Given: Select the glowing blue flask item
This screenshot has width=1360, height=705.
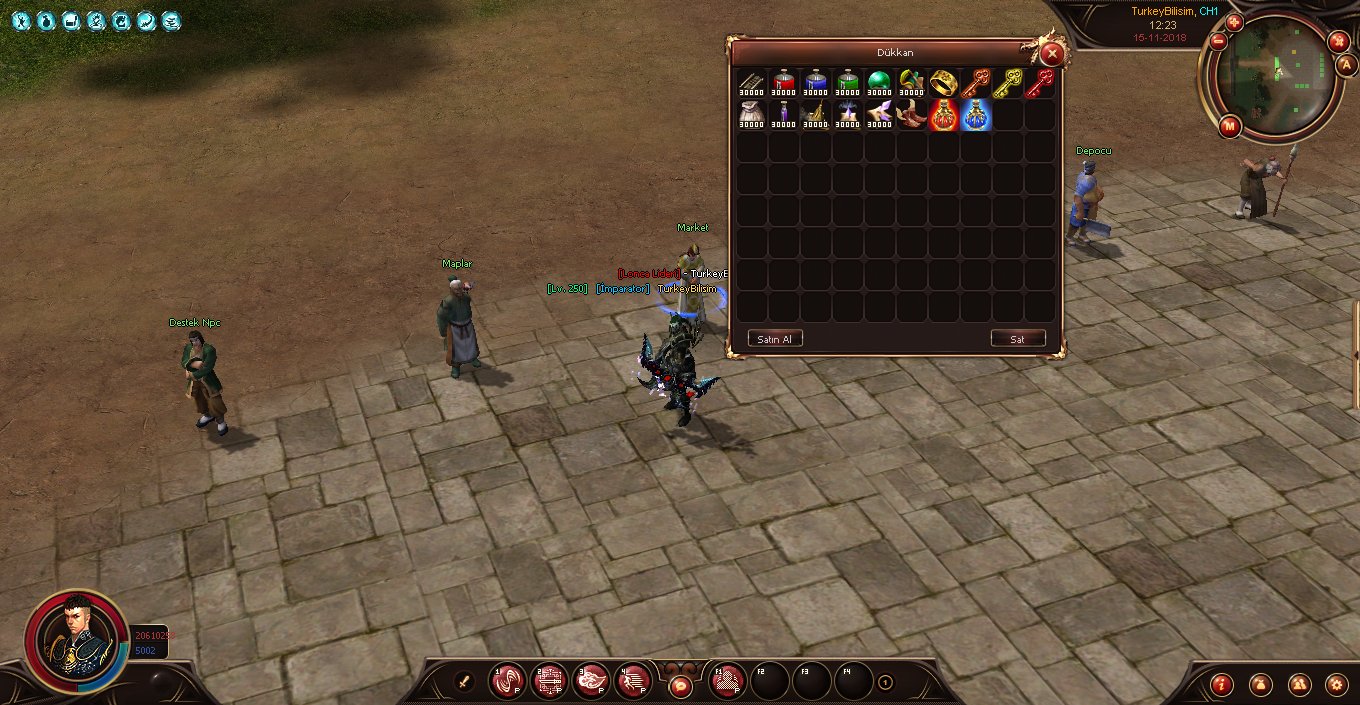Looking at the screenshot, I should click(975, 115).
